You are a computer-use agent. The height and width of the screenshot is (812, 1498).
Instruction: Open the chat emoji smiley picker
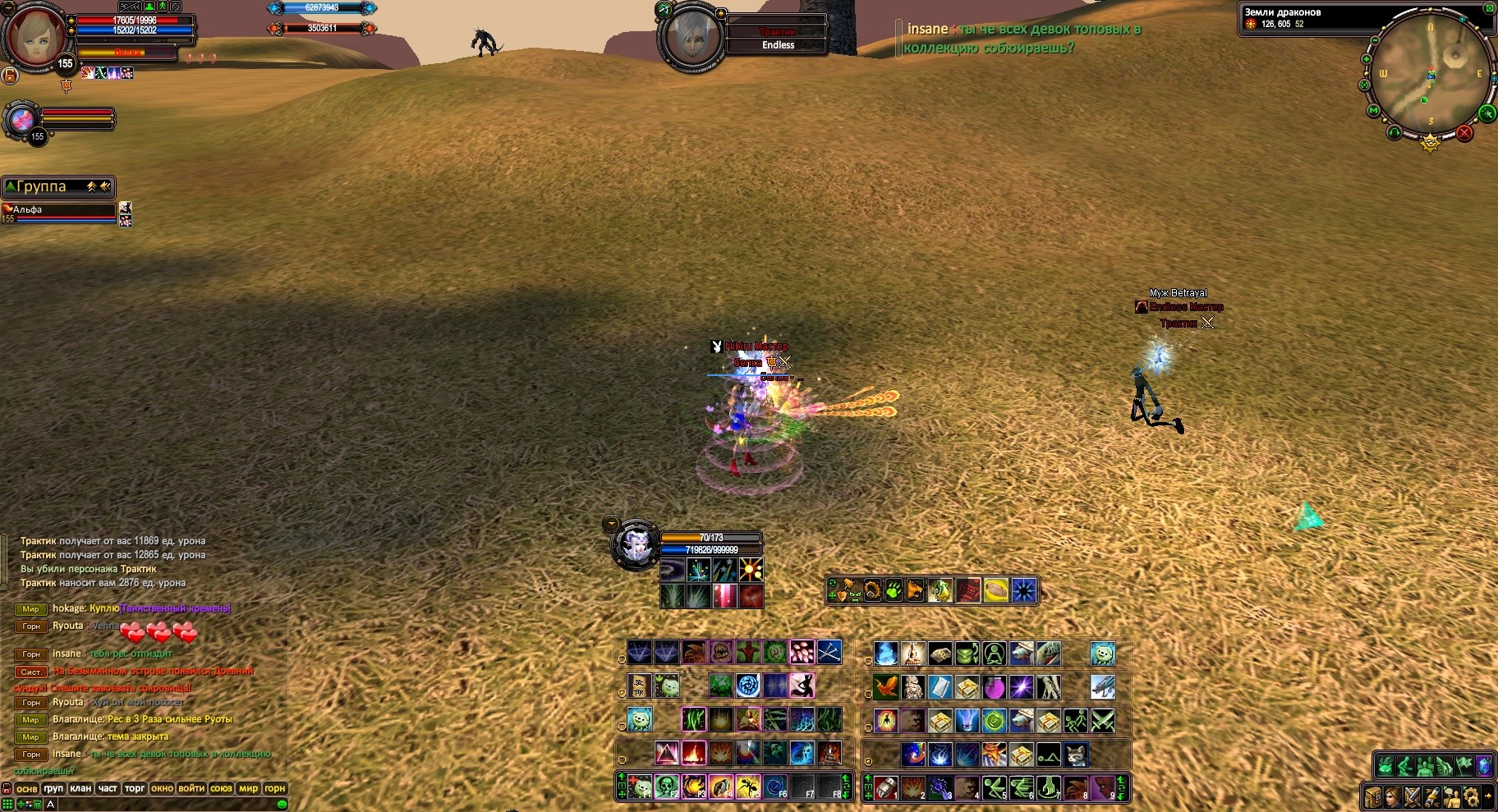pyautogui.click(x=282, y=804)
